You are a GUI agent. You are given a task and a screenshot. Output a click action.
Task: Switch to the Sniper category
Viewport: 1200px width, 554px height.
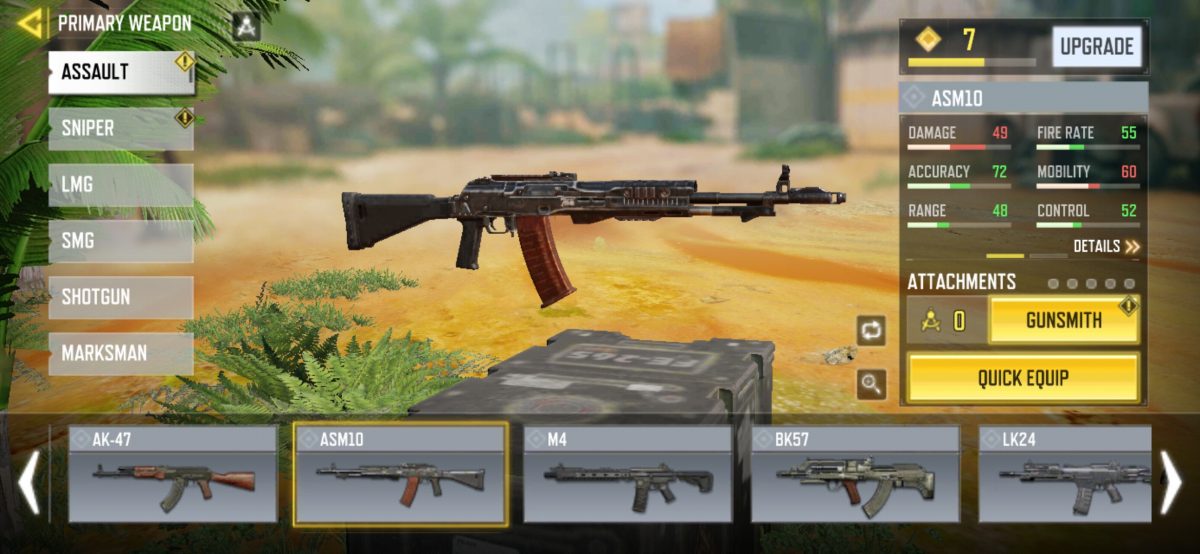click(x=120, y=129)
